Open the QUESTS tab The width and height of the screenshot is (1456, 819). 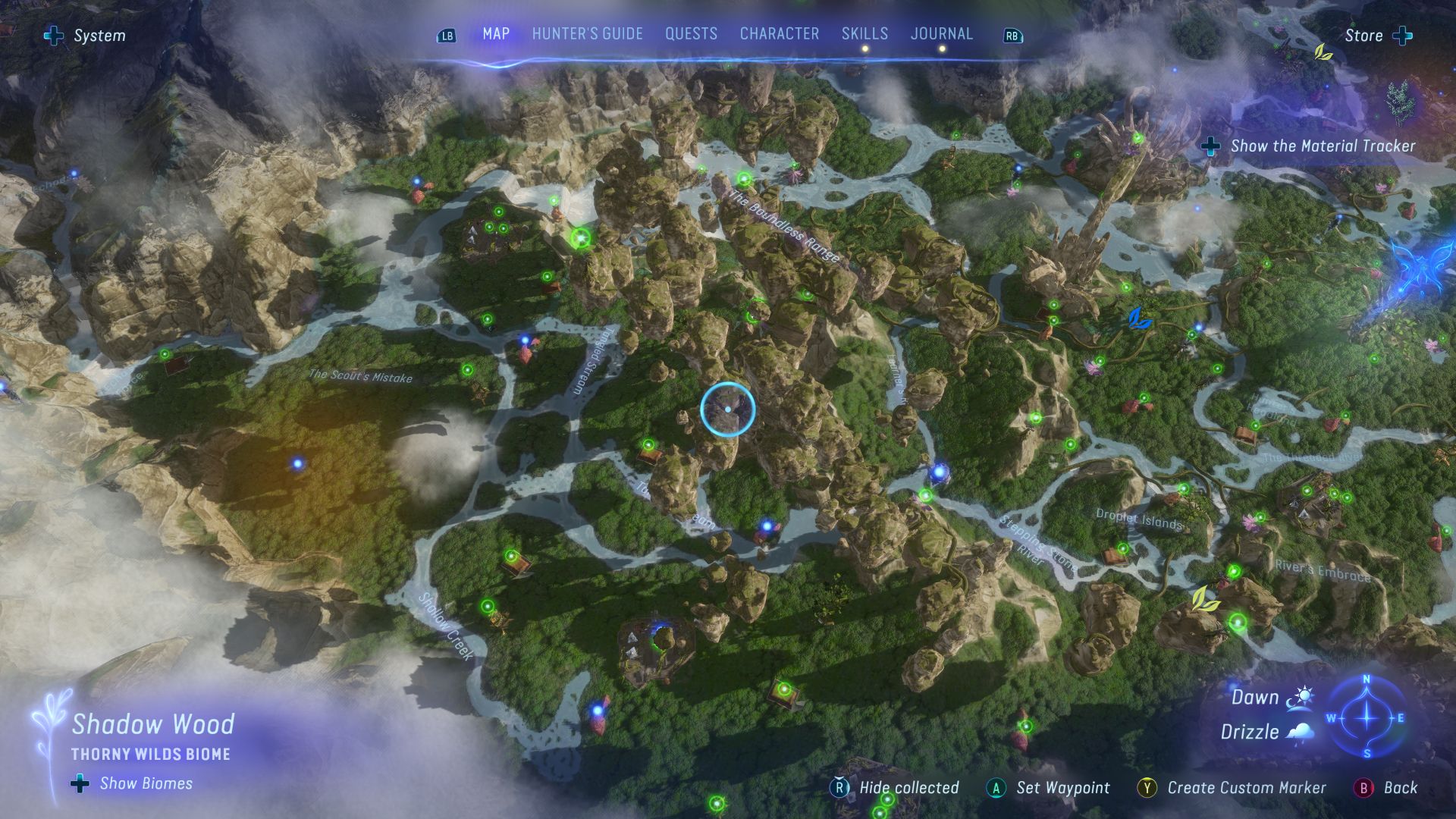coord(690,33)
